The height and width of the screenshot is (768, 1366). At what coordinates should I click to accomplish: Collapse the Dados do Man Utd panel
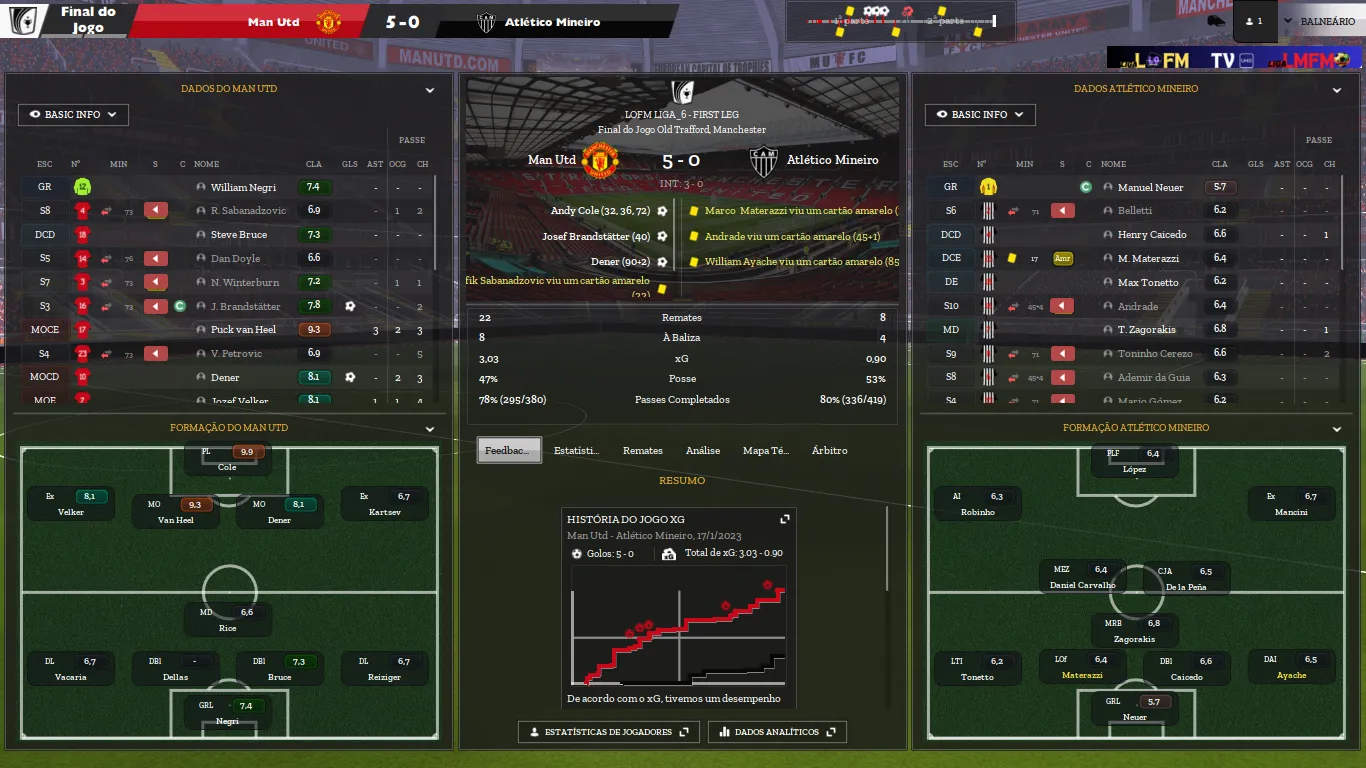430,90
